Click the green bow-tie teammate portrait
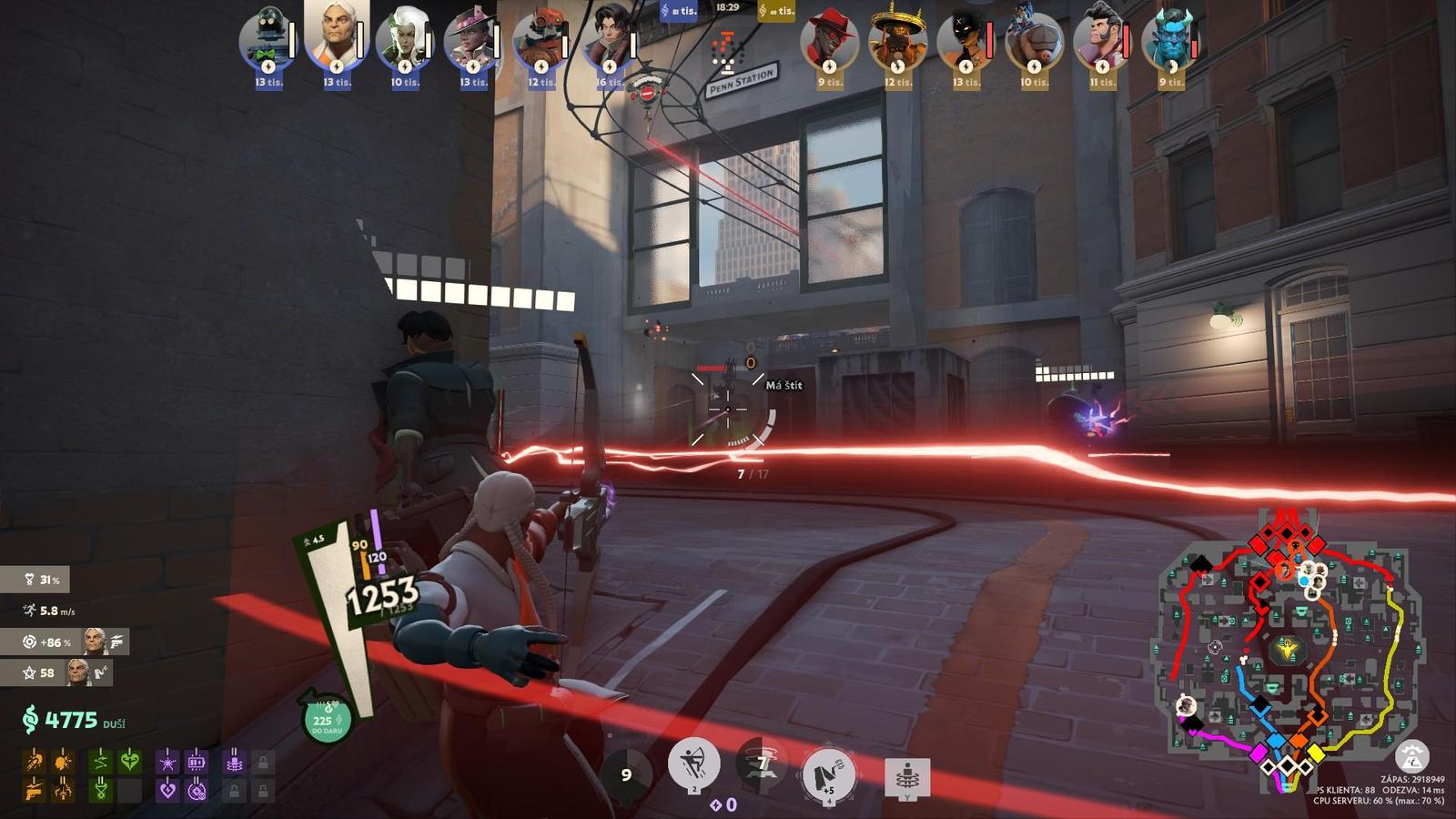Screen dimensions: 1456x819 [266, 40]
